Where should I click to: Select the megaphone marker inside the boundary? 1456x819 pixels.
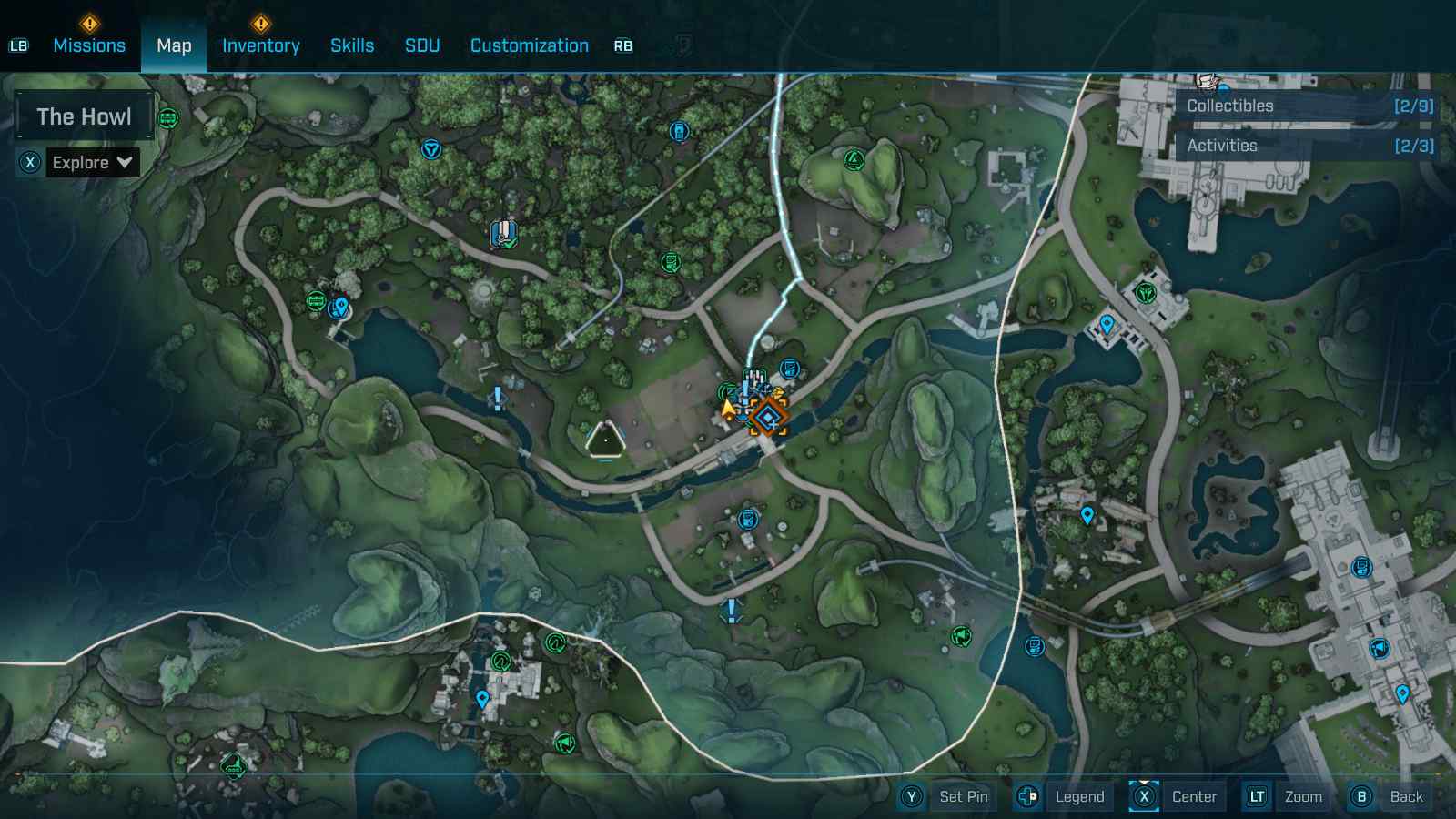(x=960, y=637)
